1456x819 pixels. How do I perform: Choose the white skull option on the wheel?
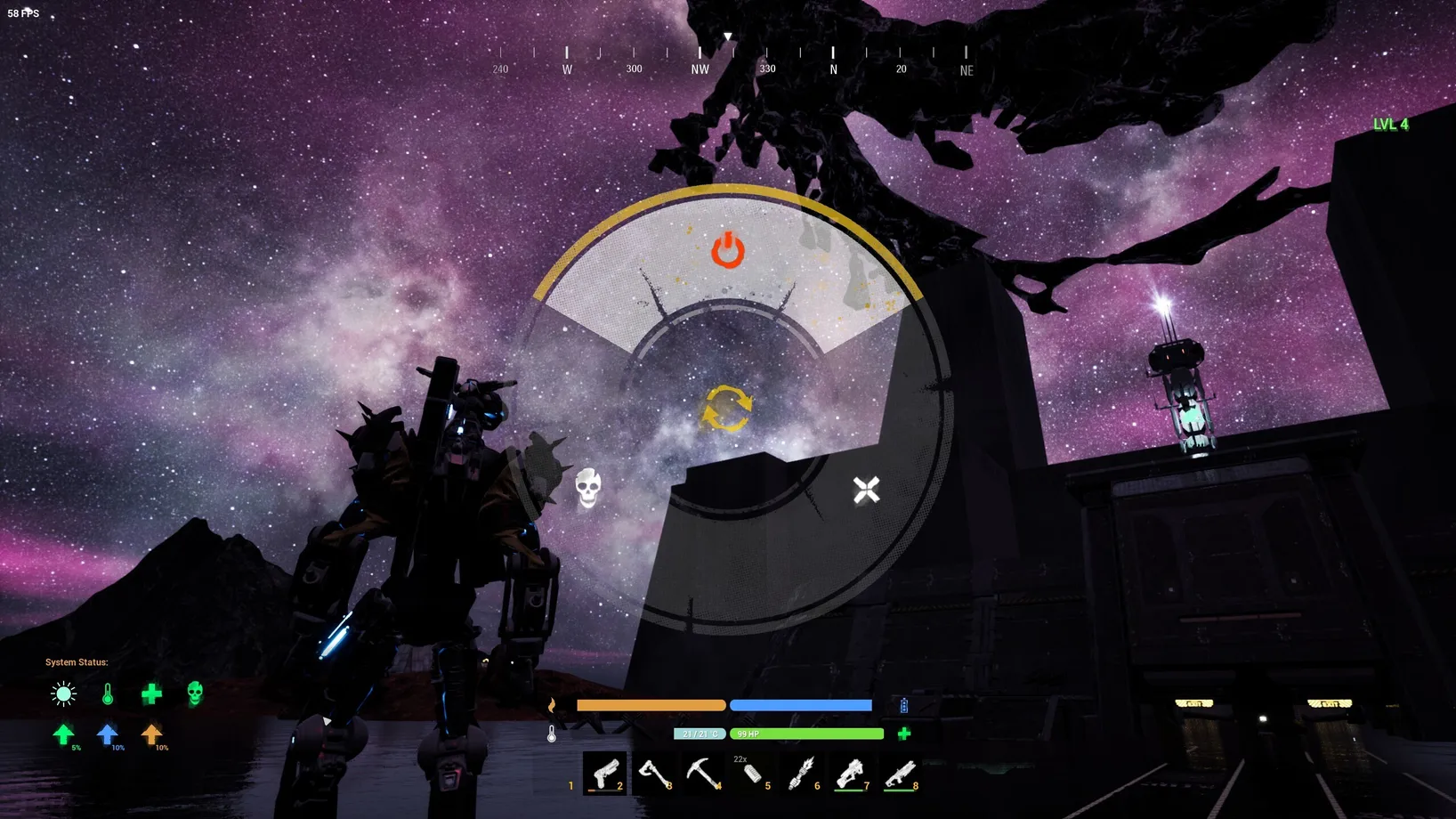coord(587,487)
